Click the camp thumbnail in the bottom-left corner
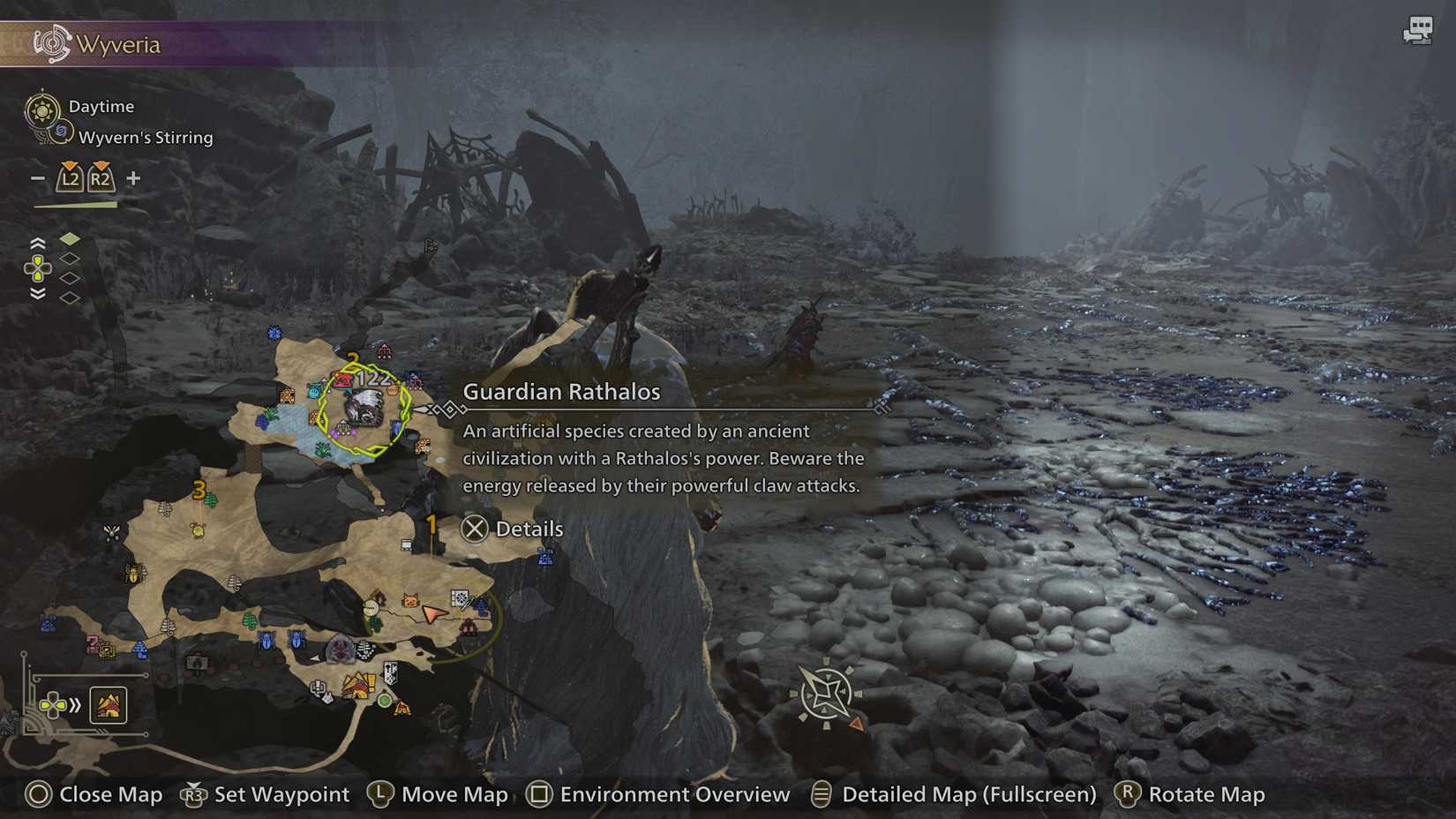Viewport: 1456px width, 819px height. pyautogui.click(x=109, y=704)
